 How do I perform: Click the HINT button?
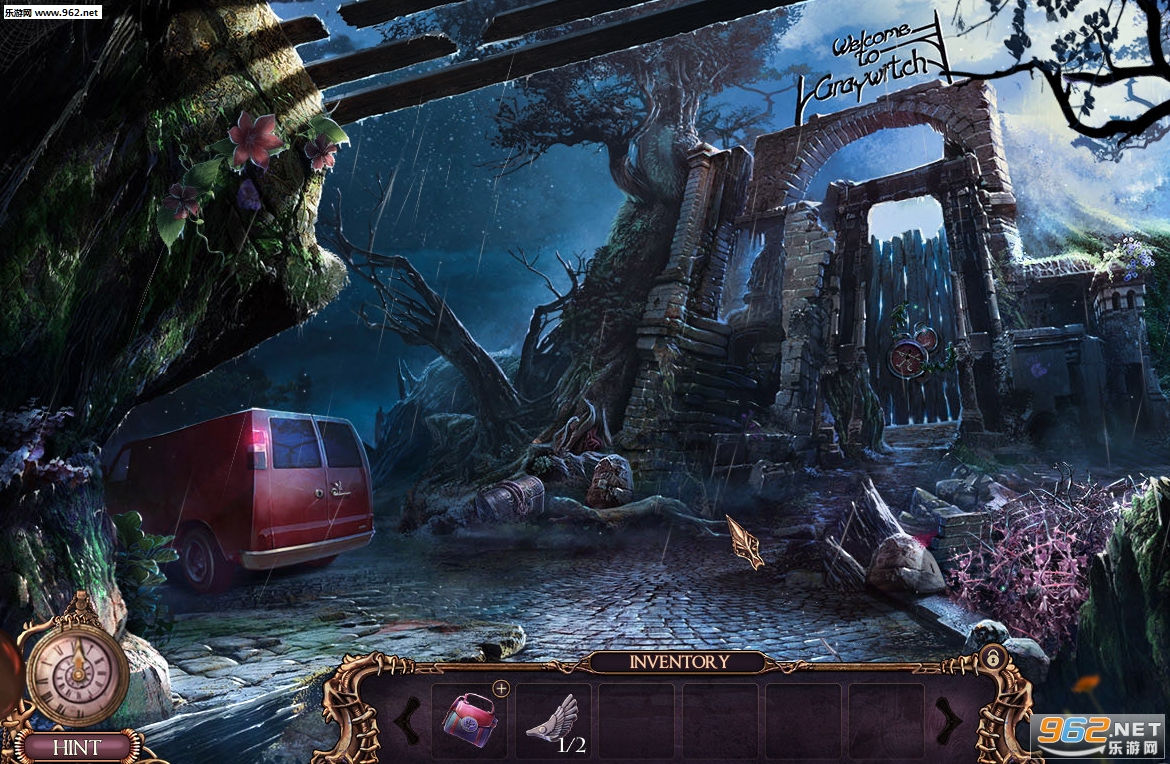pos(76,747)
